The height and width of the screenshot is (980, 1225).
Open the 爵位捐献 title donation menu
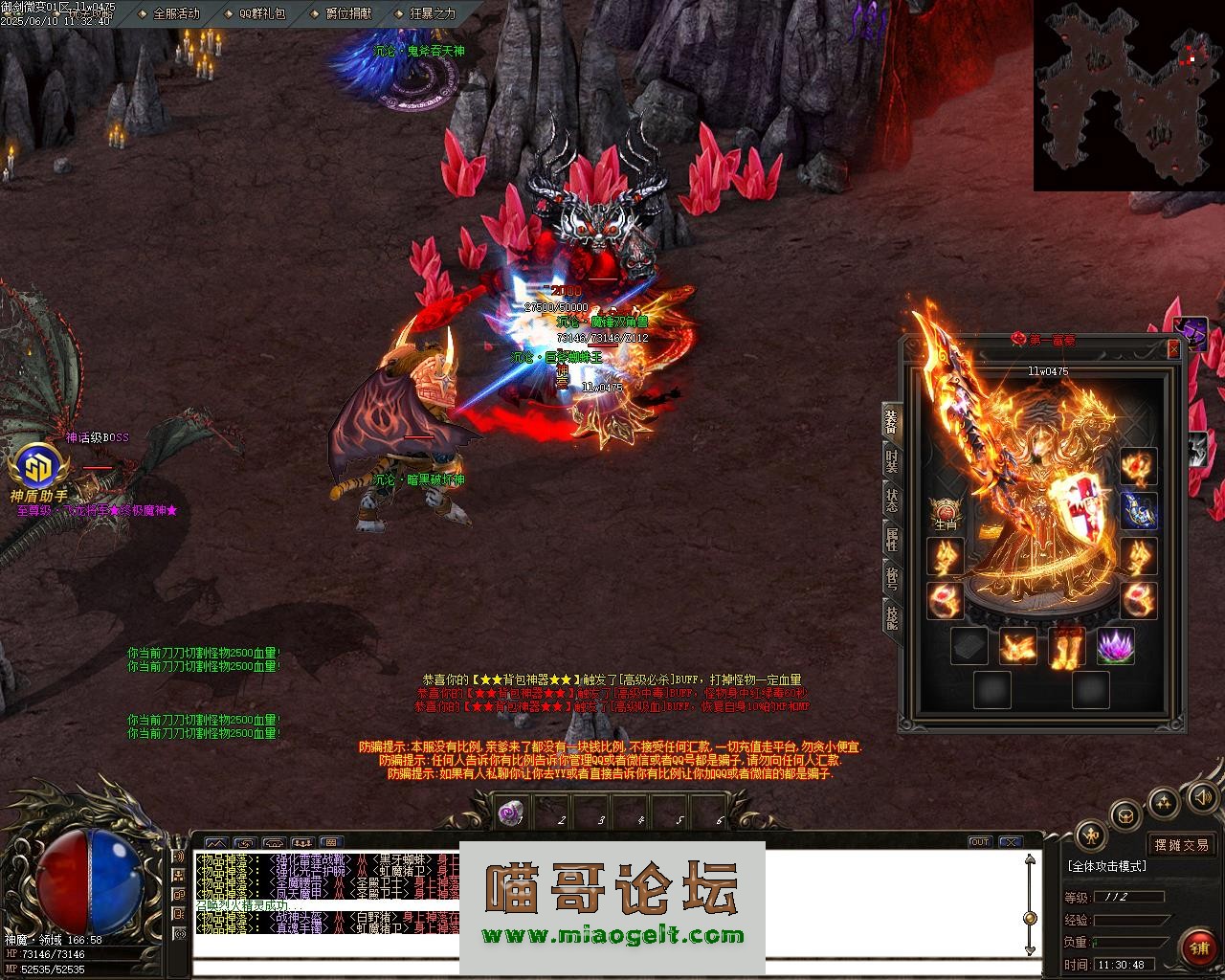click(x=347, y=13)
